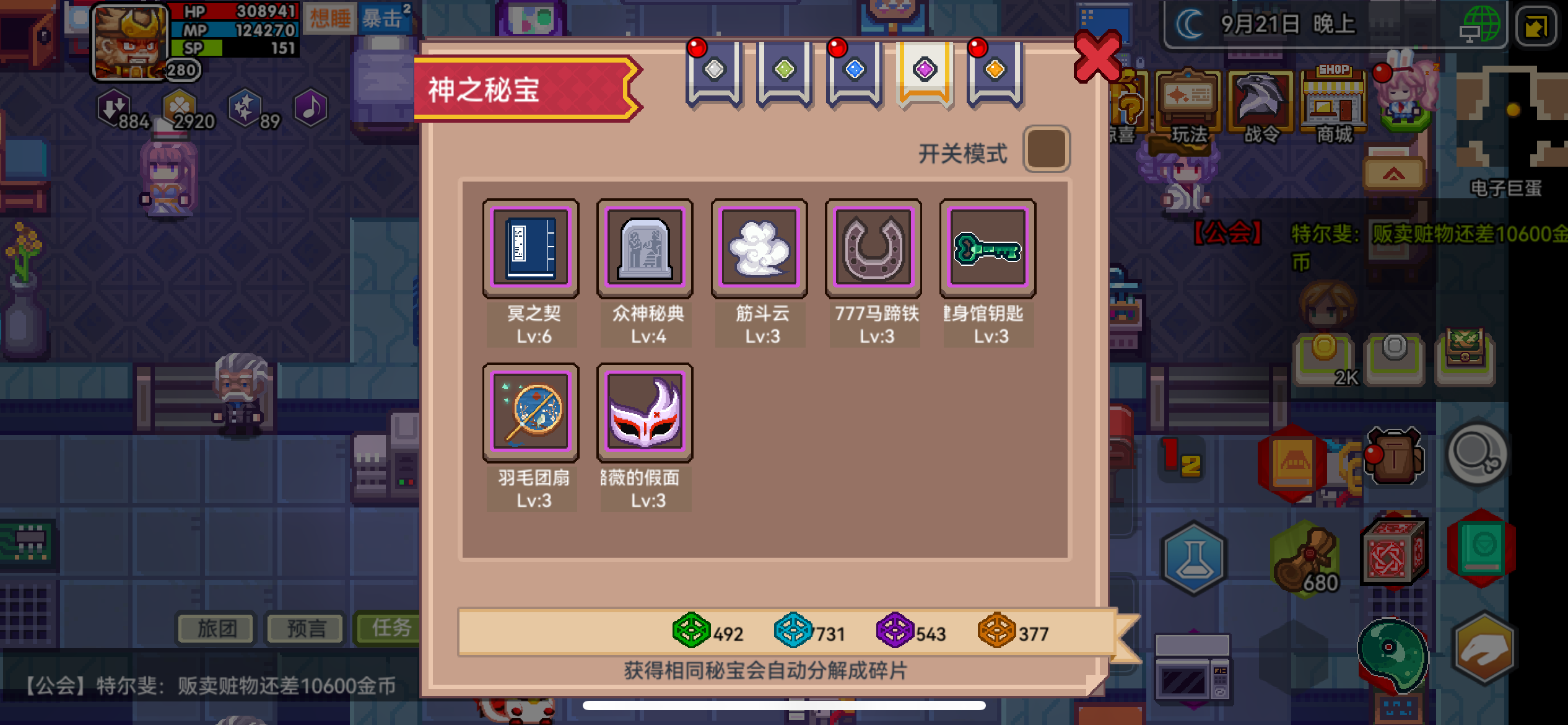Select the 筋斗云 cloud treasure

759,247
